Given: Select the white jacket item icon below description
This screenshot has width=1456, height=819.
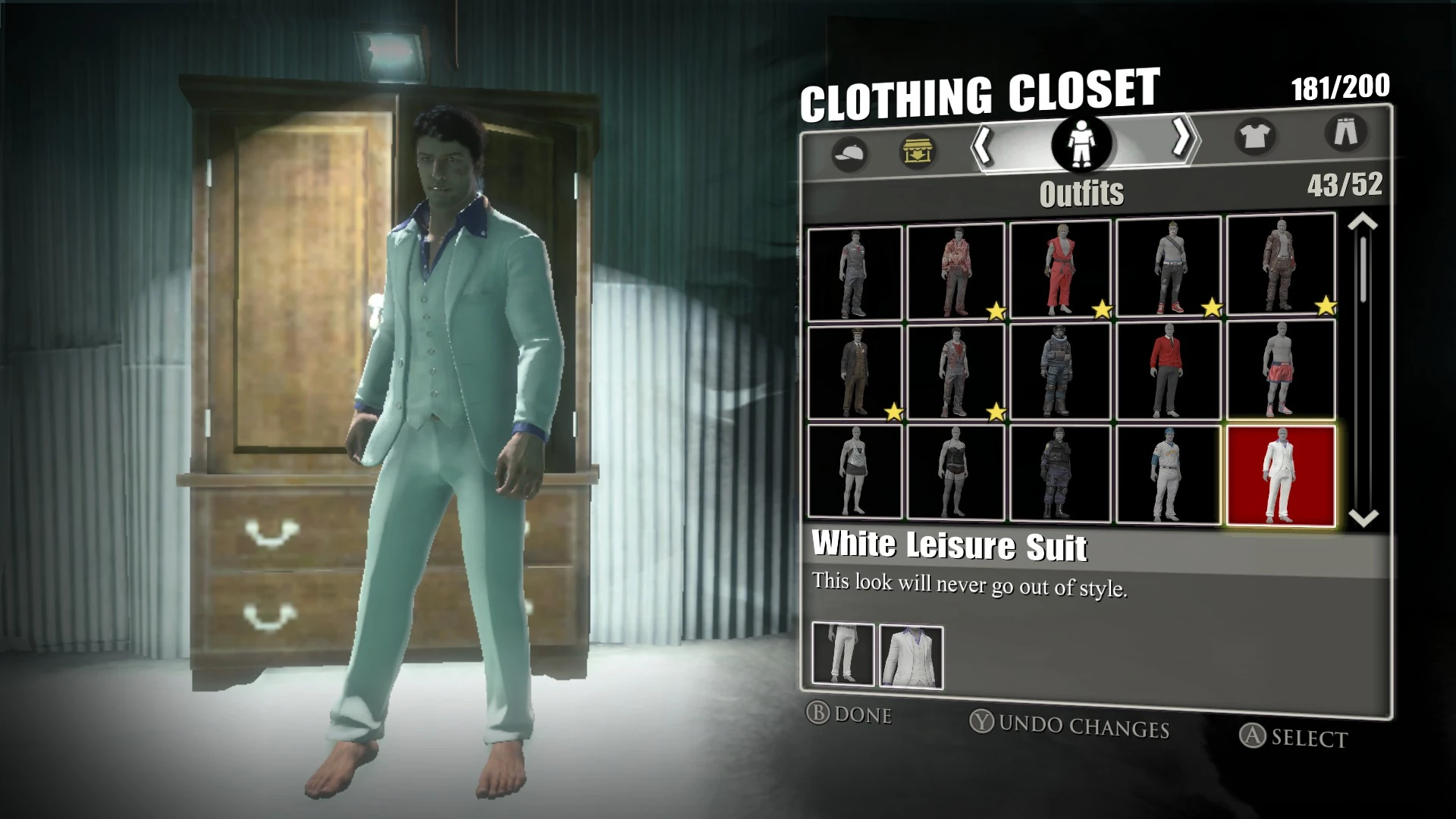Looking at the screenshot, I should click(x=910, y=654).
